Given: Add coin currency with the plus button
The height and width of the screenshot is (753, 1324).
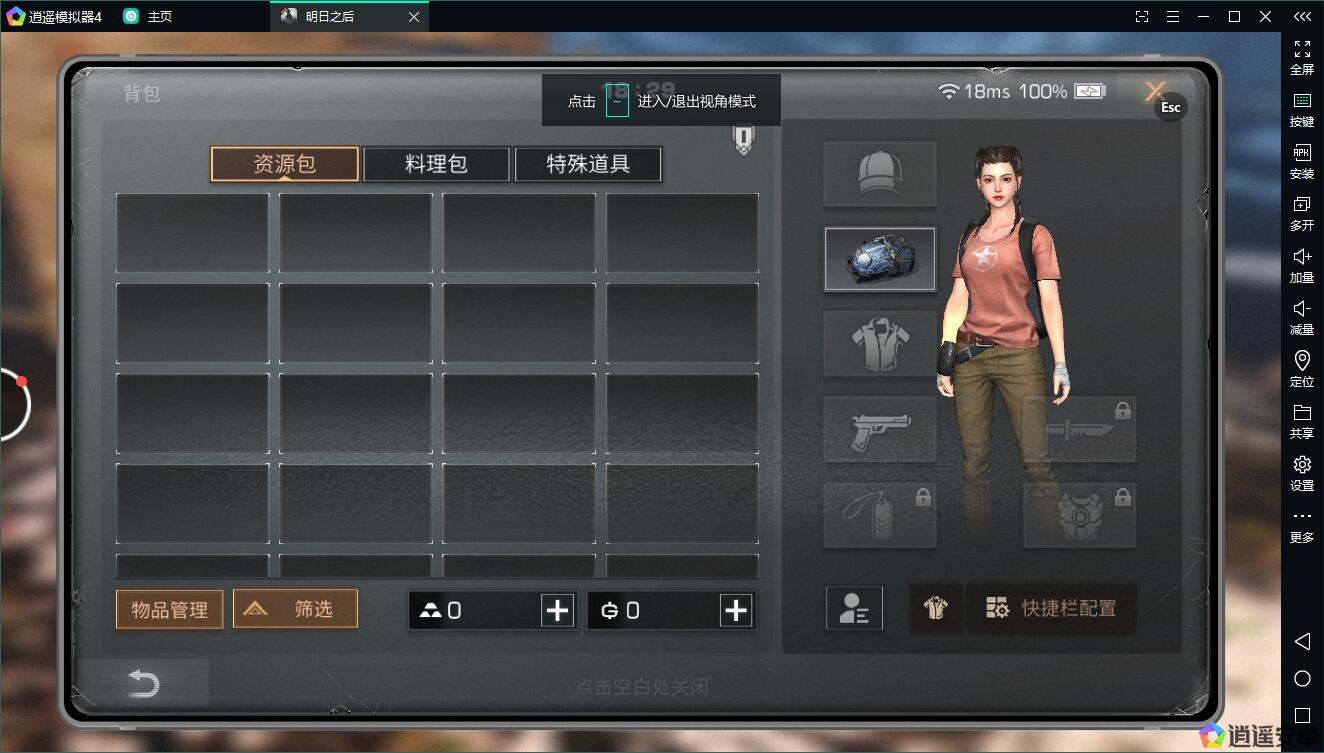Looking at the screenshot, I should pyautogui.click(x=736, y=610).
